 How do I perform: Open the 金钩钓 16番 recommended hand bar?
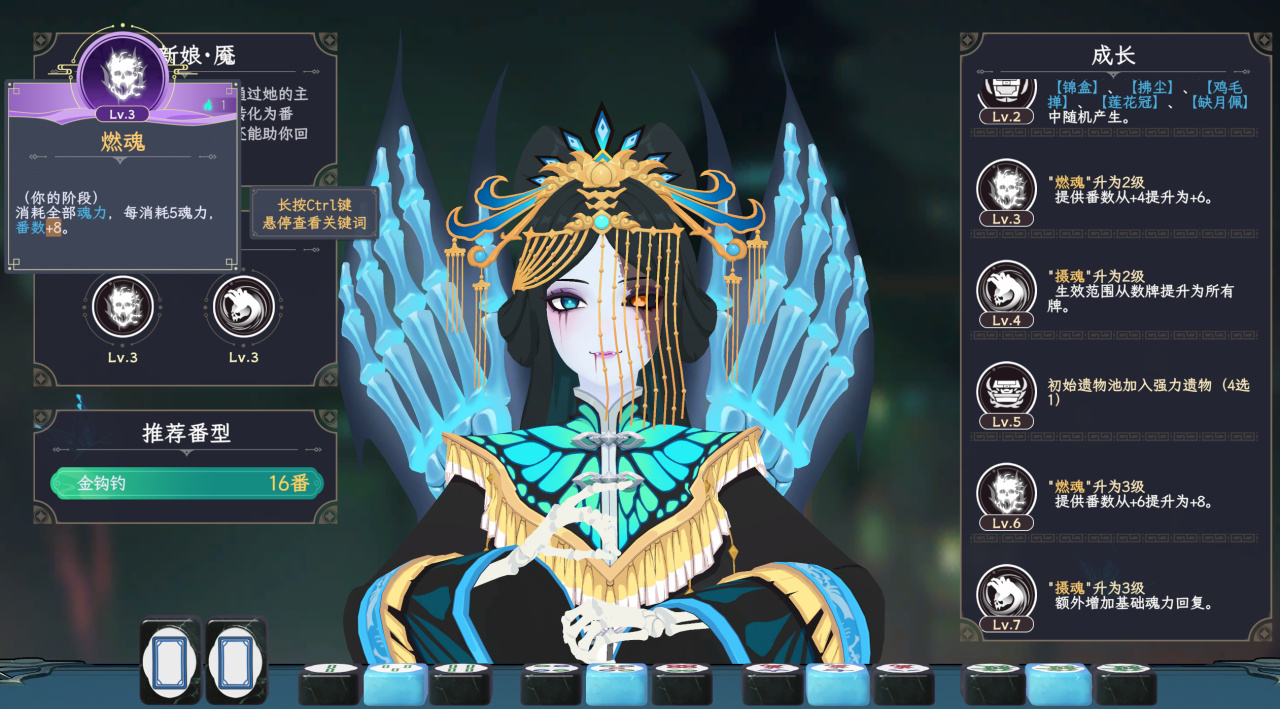[x=187, y=483]
